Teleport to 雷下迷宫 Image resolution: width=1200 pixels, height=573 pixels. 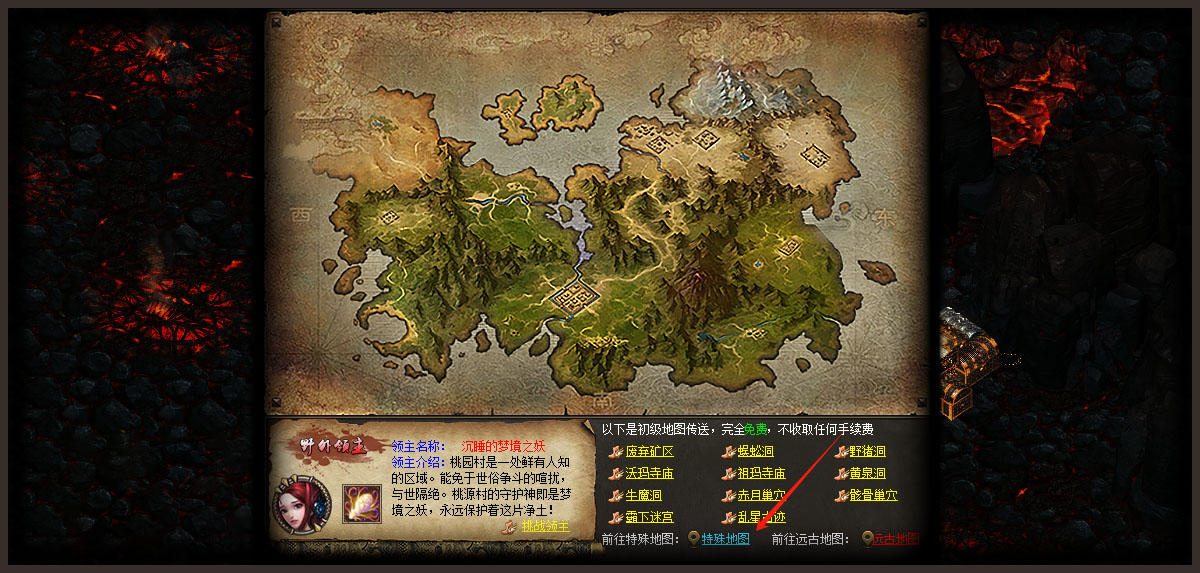(x=649, y=518)
